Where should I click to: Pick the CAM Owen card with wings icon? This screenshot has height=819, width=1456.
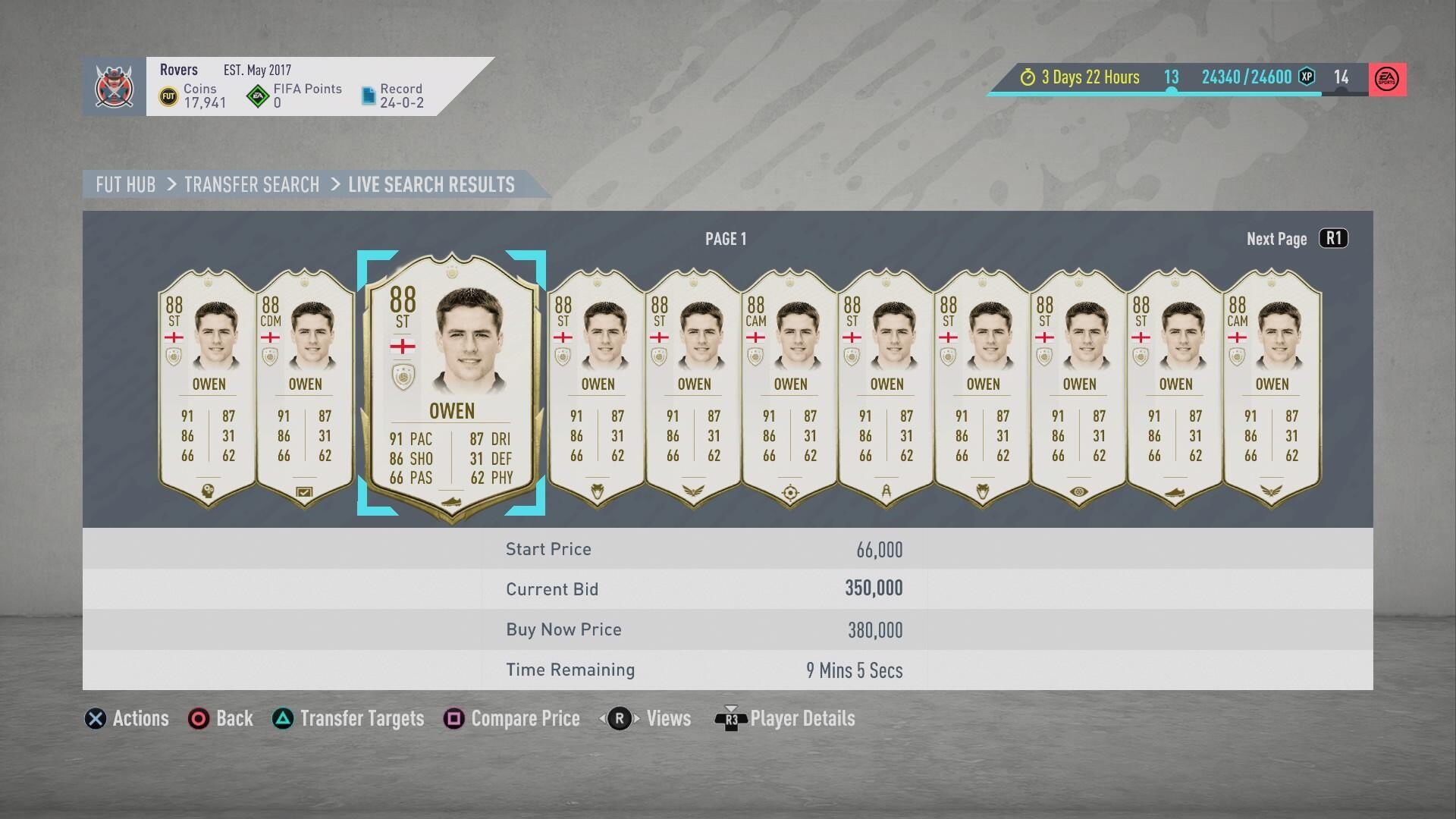(1272, 387)
